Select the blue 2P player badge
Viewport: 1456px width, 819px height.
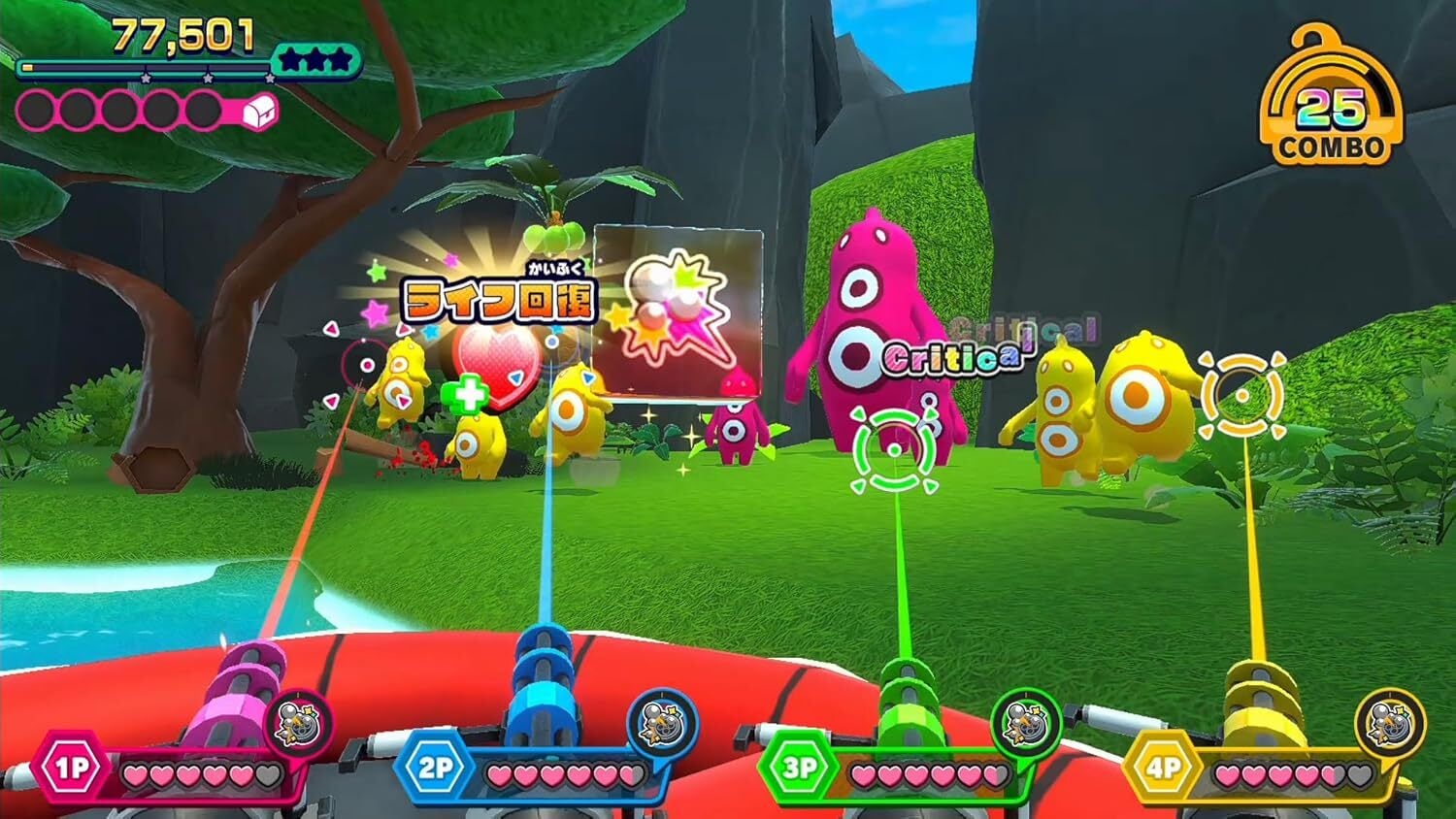436,770
